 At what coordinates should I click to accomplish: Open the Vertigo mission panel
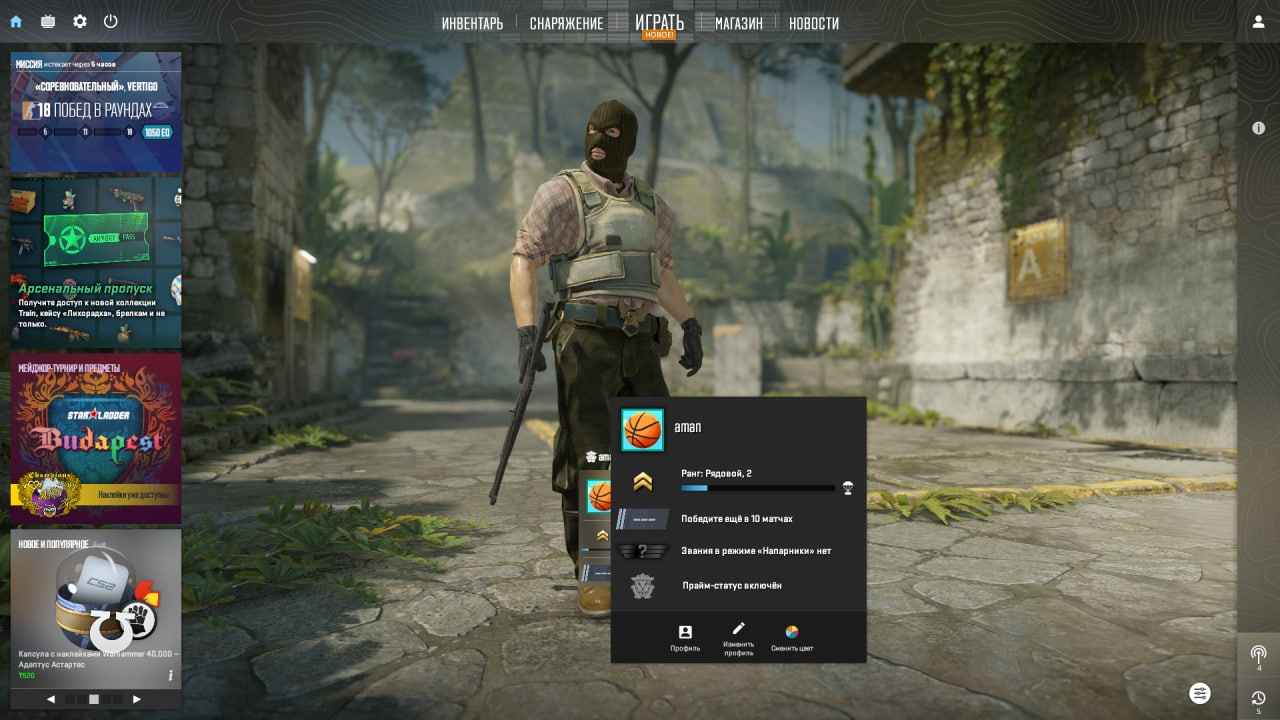tap(95, 112)
